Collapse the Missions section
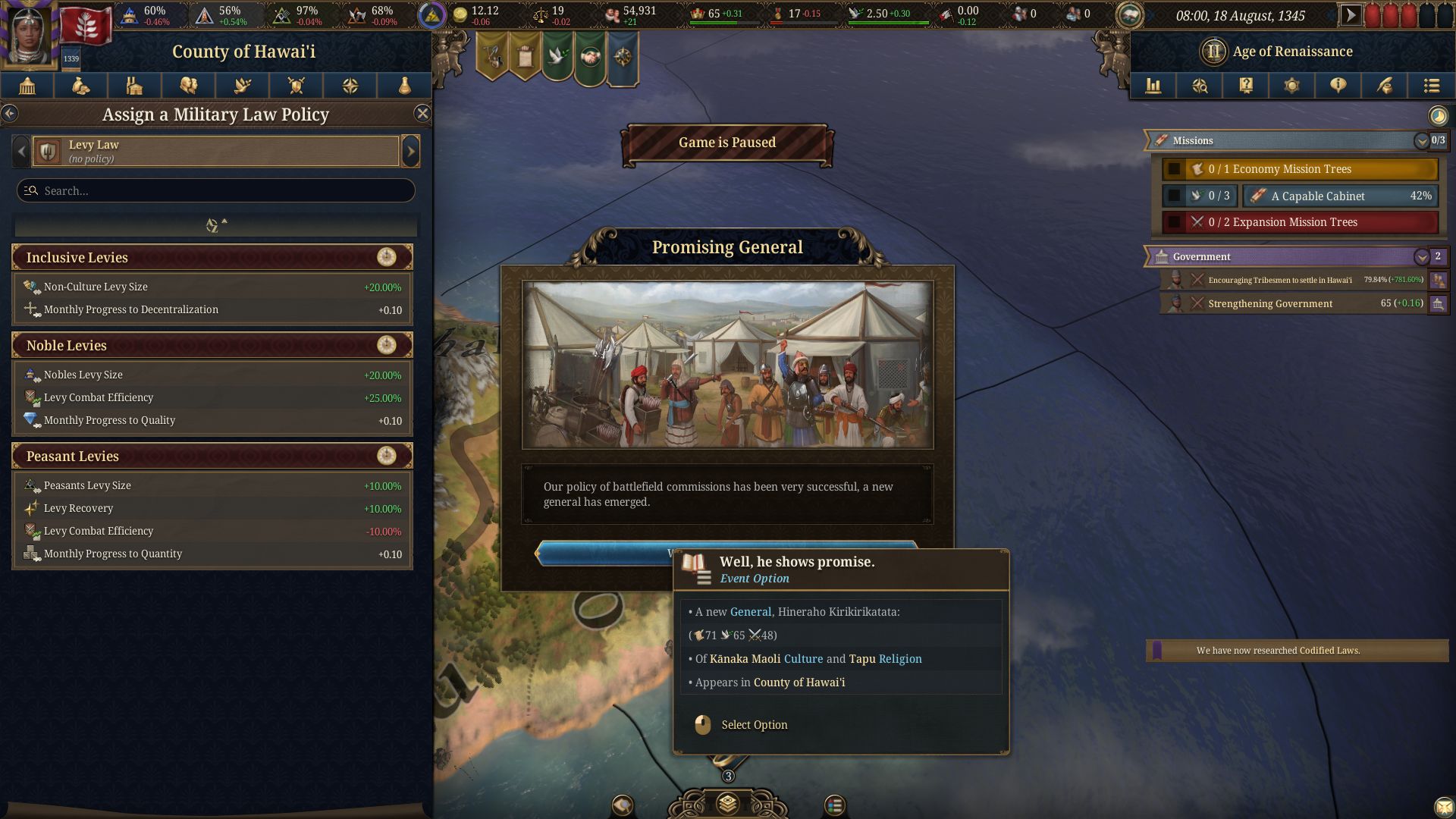1456x819 pixels. (x=1421, y=141)
